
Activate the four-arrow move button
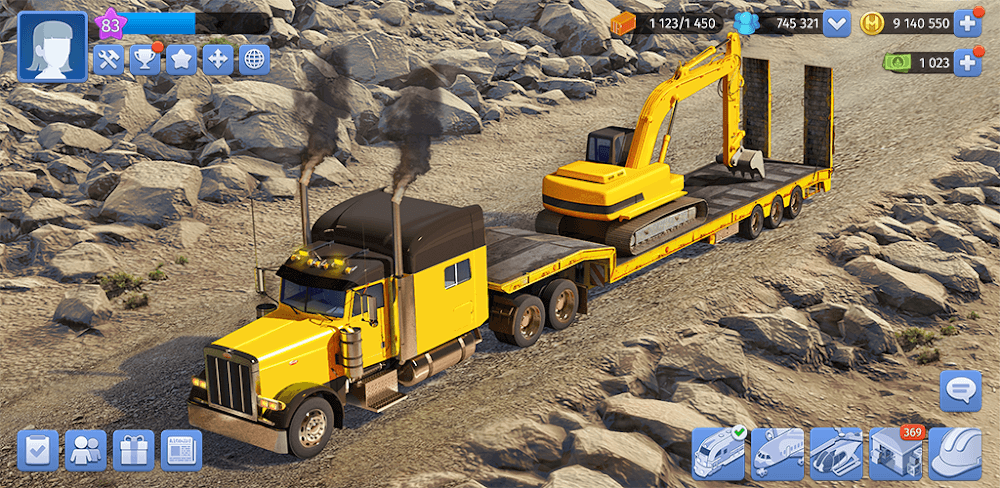pyautogui.click(x=217, y=60)
